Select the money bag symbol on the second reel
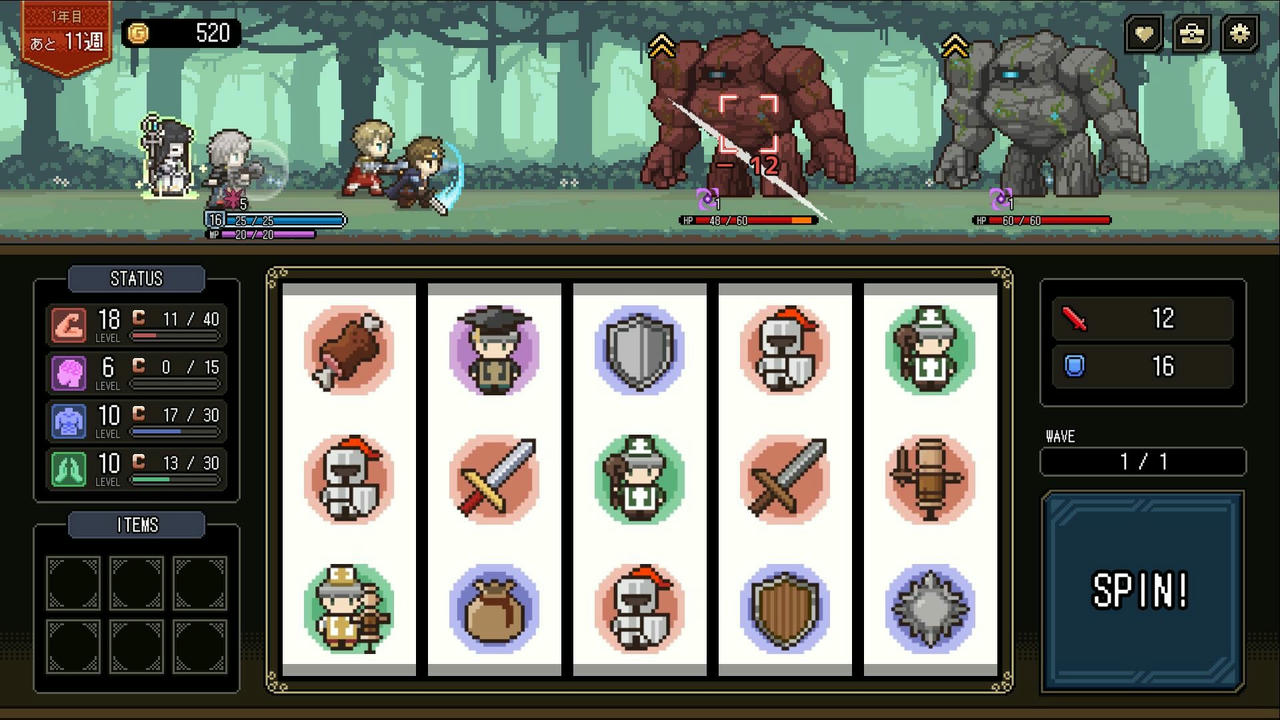1280x720 pixels. (x=494, y=608)
